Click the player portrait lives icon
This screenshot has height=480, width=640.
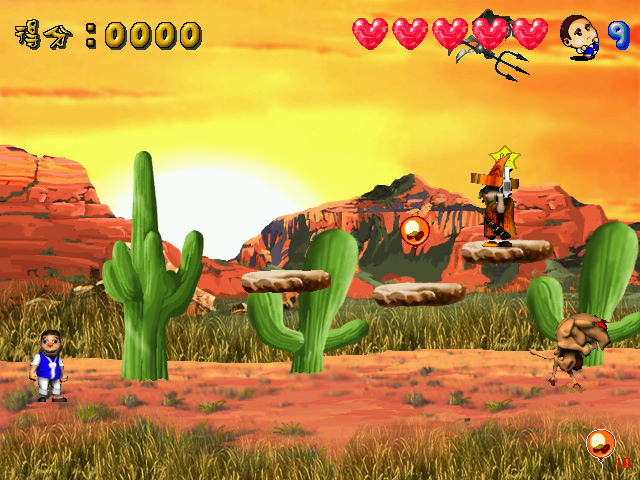coord(577,35)
